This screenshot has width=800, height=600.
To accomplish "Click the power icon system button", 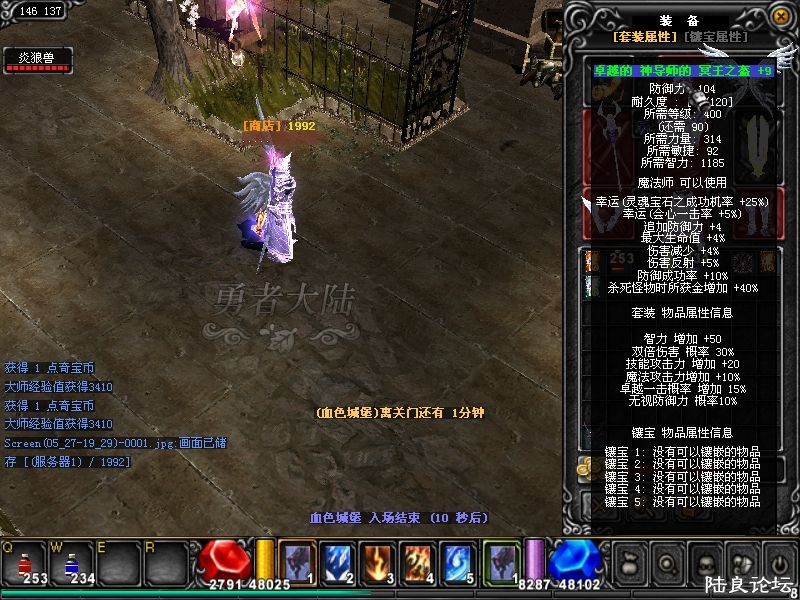I will point(778,562).
